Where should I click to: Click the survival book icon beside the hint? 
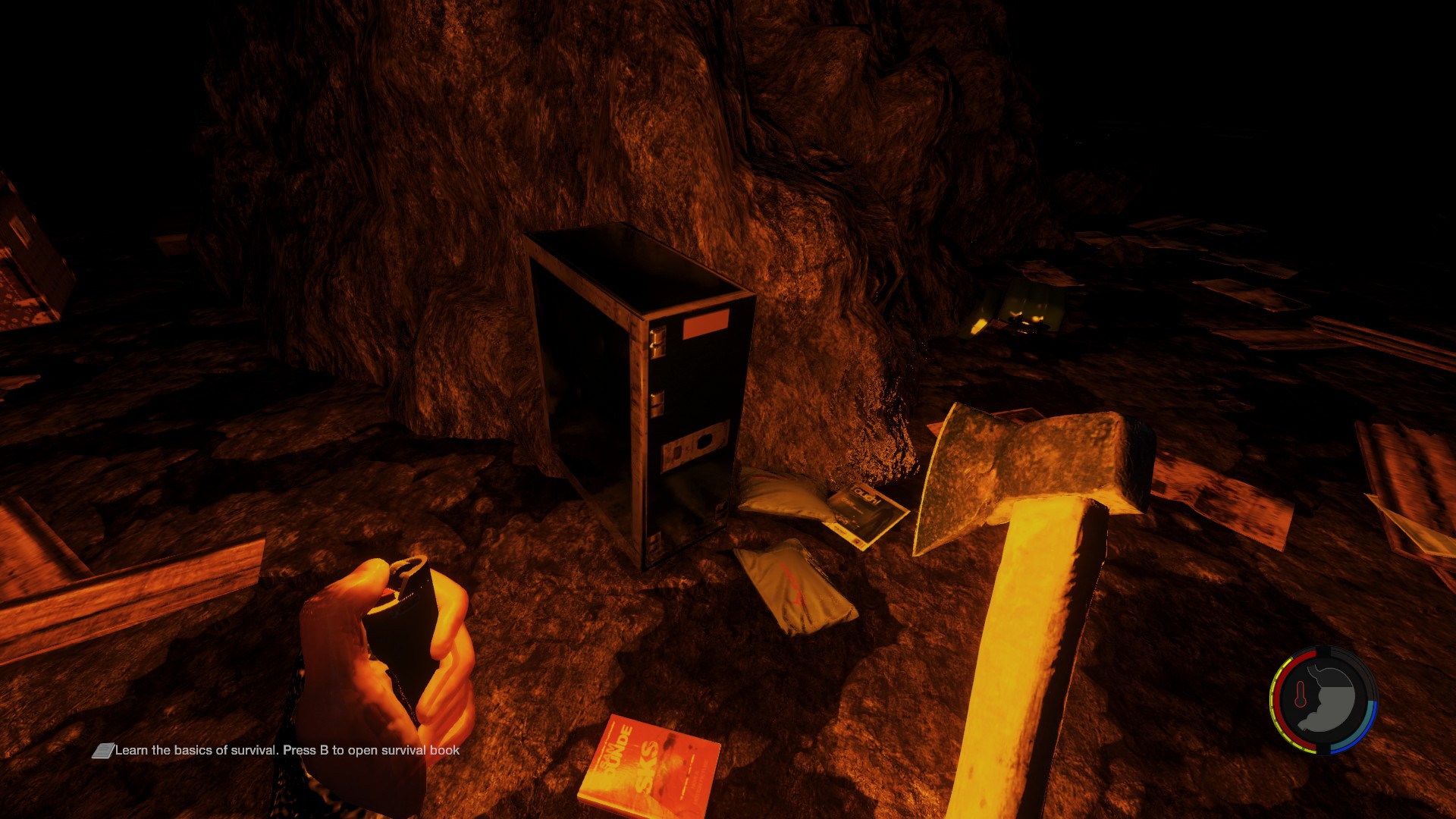pyautogui.click(x=102, y=751)
